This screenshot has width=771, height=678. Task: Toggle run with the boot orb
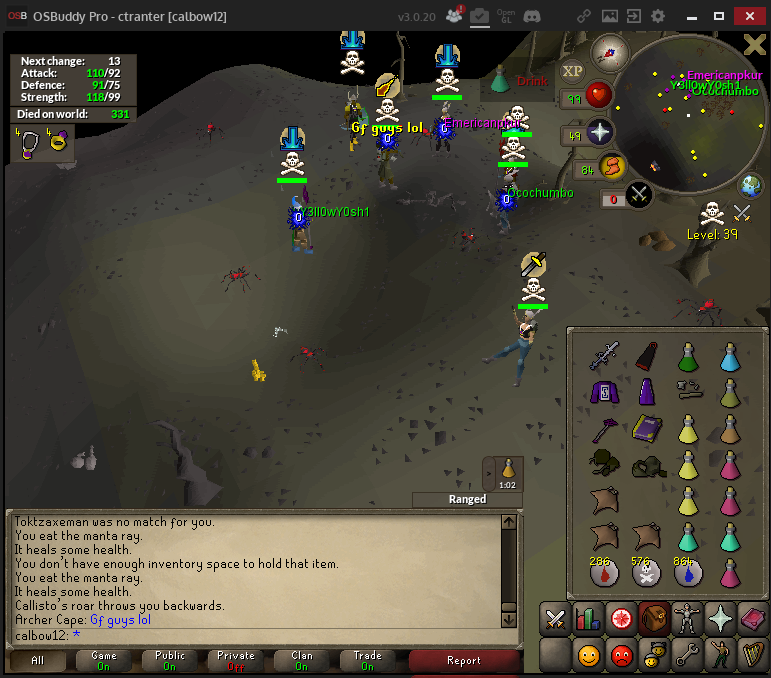(x=612, y=166)
